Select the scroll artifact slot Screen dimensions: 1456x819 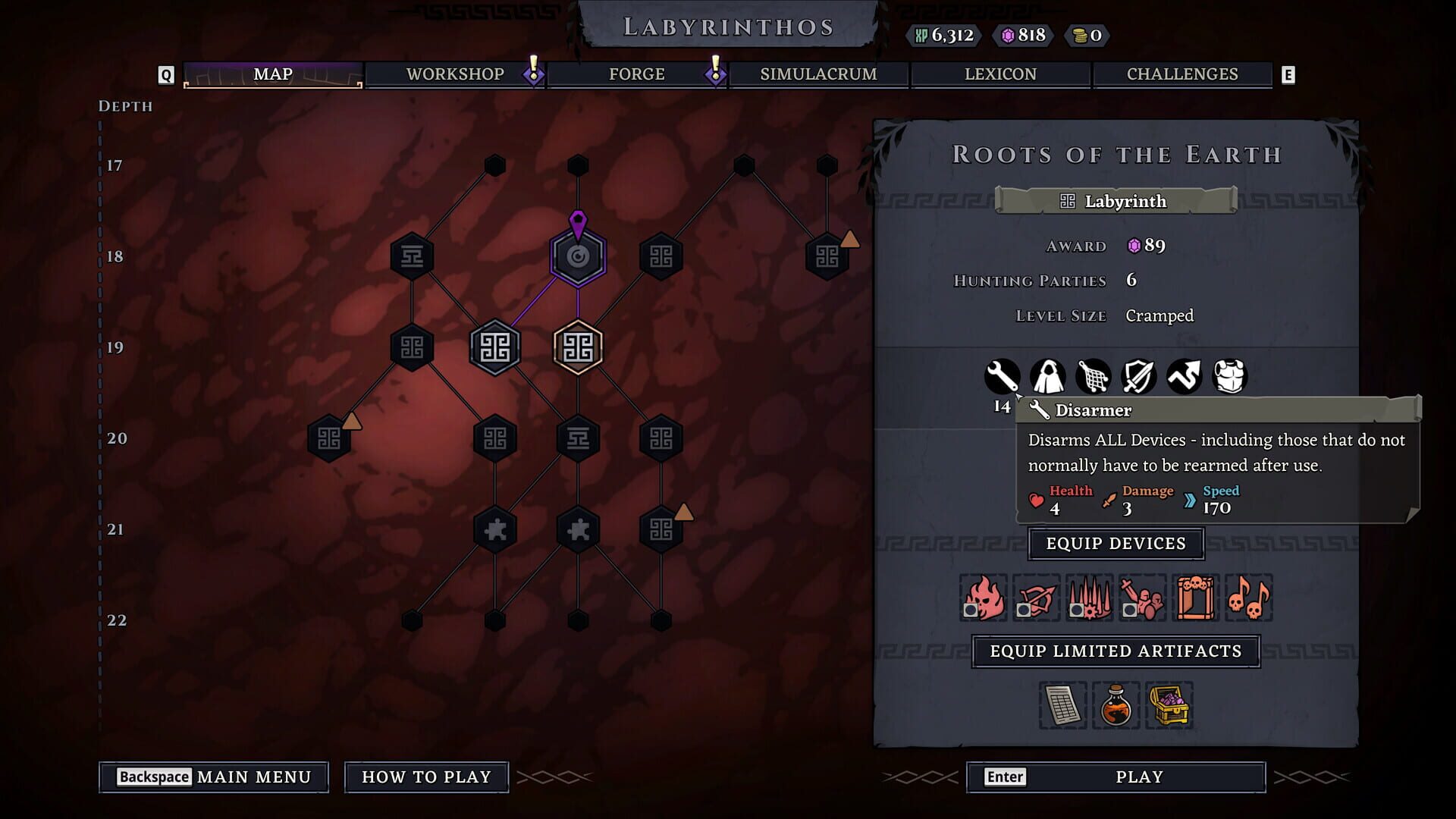point(1062,706)
